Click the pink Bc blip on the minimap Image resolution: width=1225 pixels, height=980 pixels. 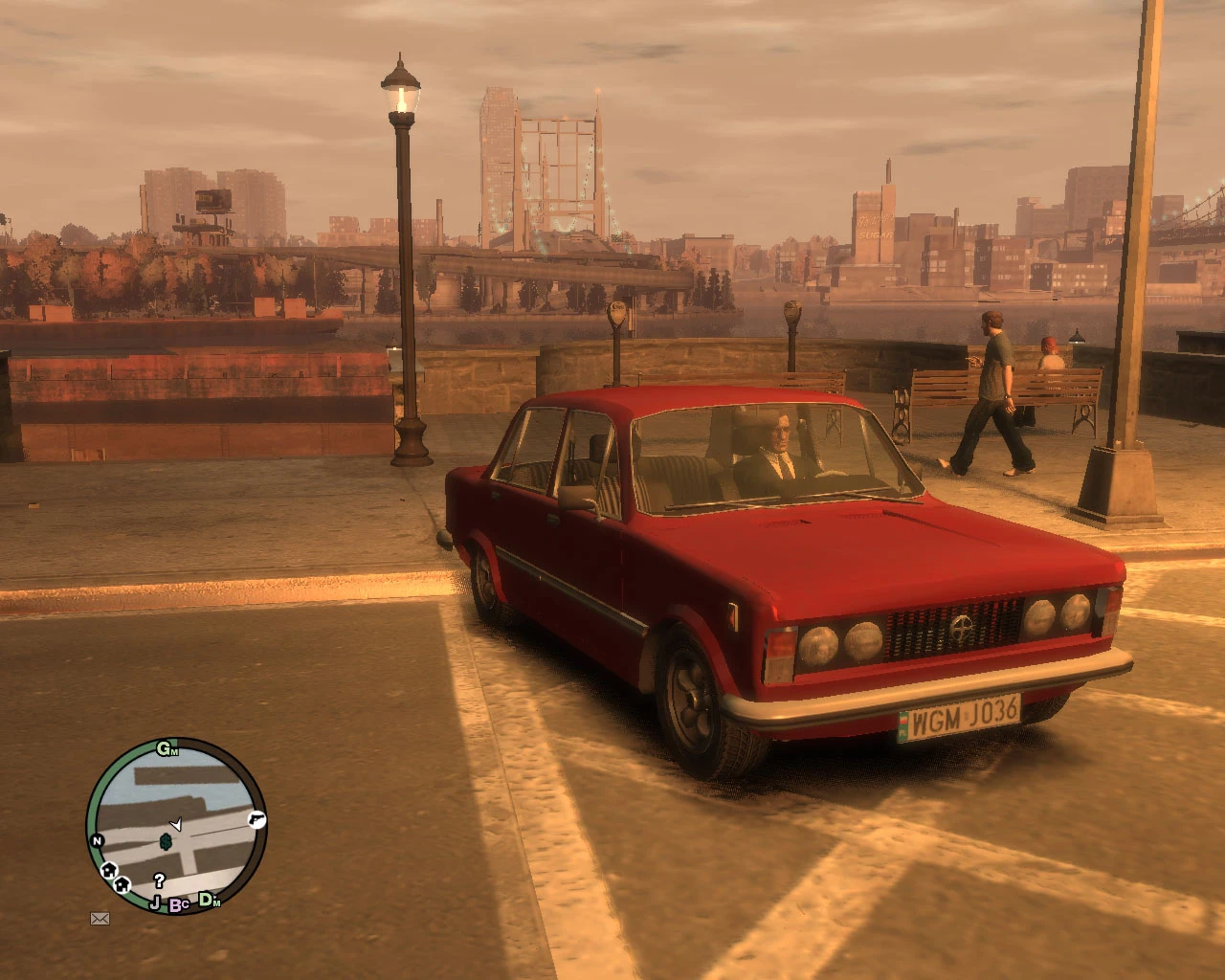click(177, 904)
